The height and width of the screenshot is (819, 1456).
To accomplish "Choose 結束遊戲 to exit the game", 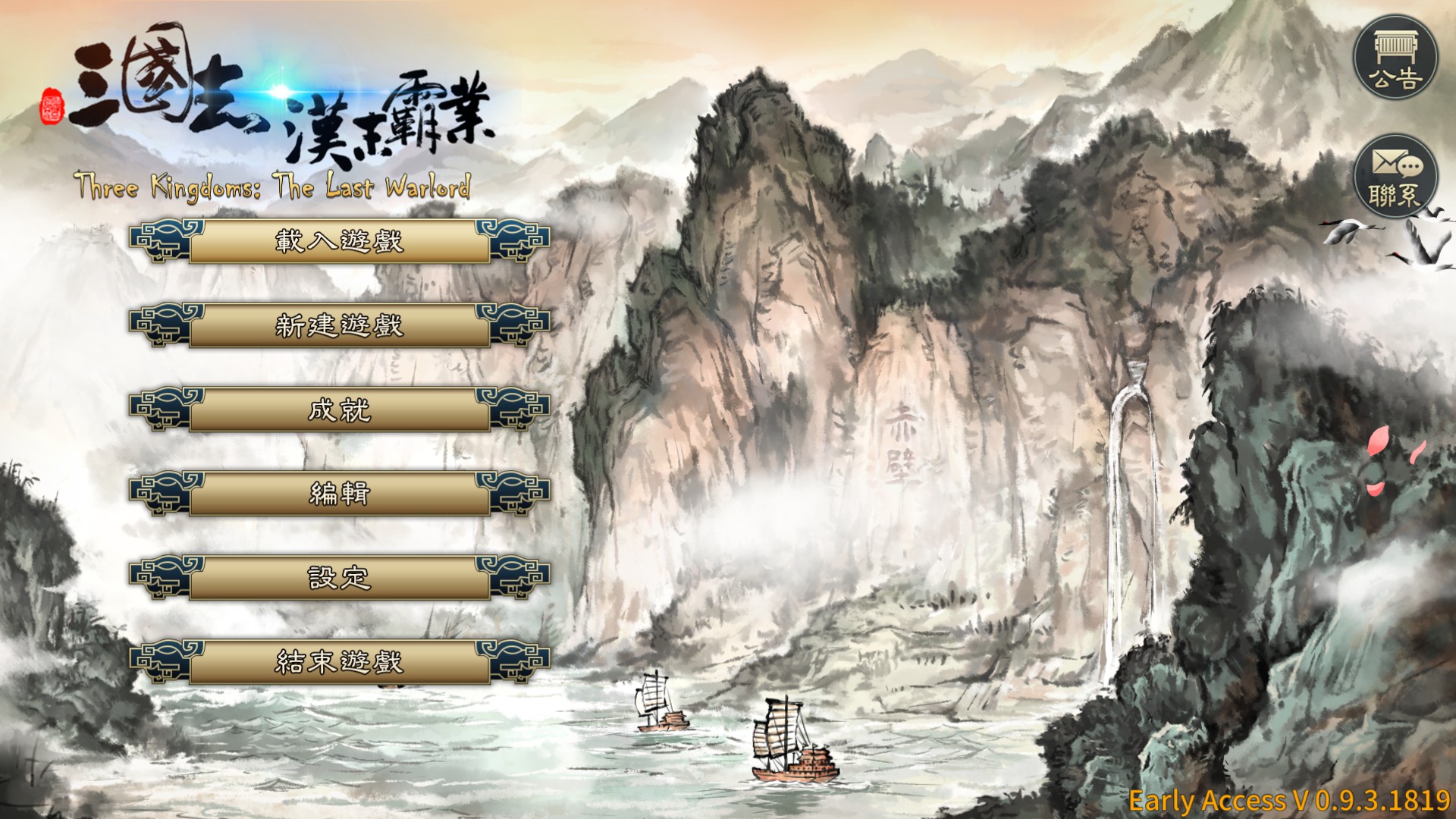I will [x=339, y=663].
